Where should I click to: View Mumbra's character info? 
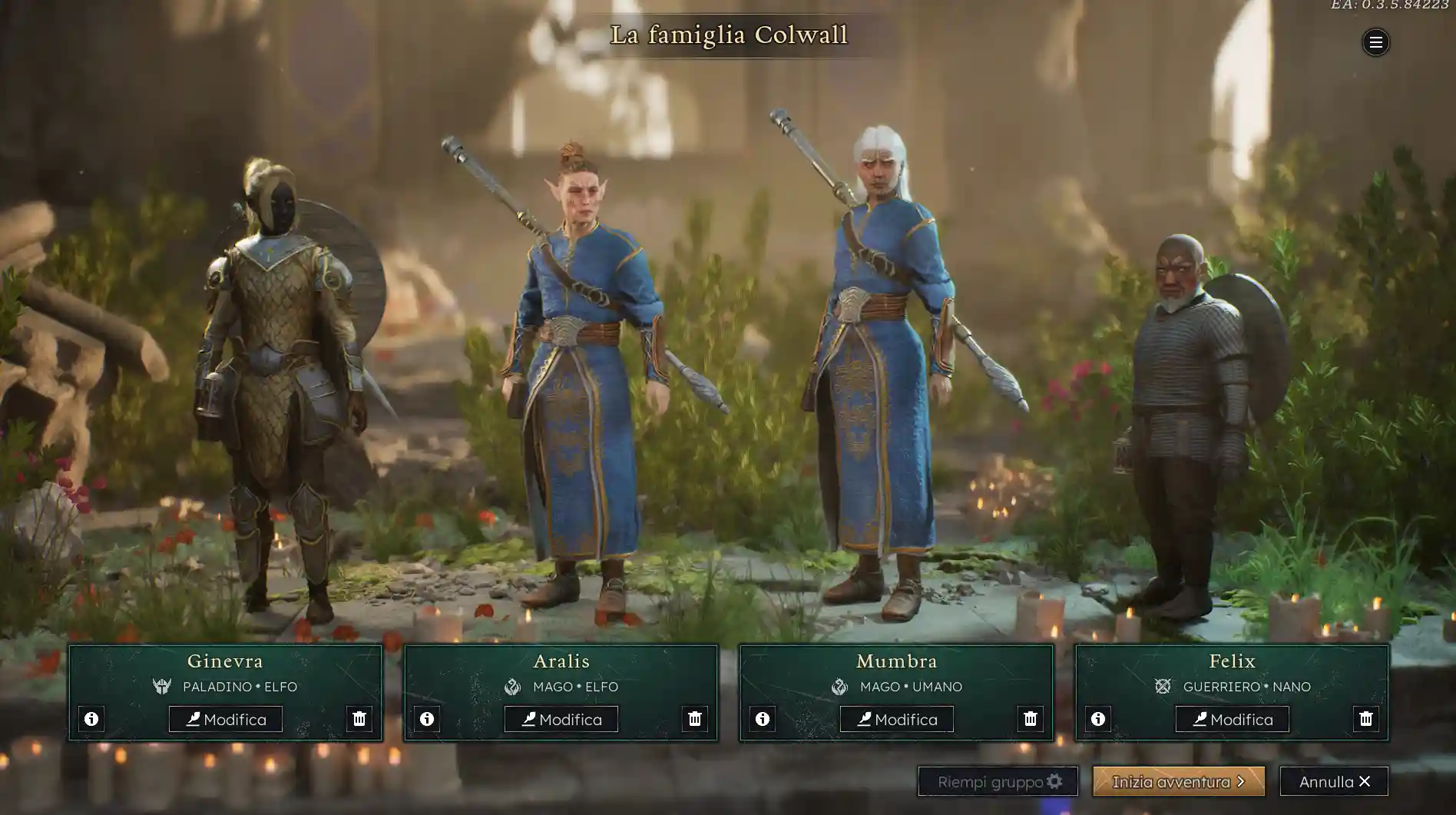point(763,719)
